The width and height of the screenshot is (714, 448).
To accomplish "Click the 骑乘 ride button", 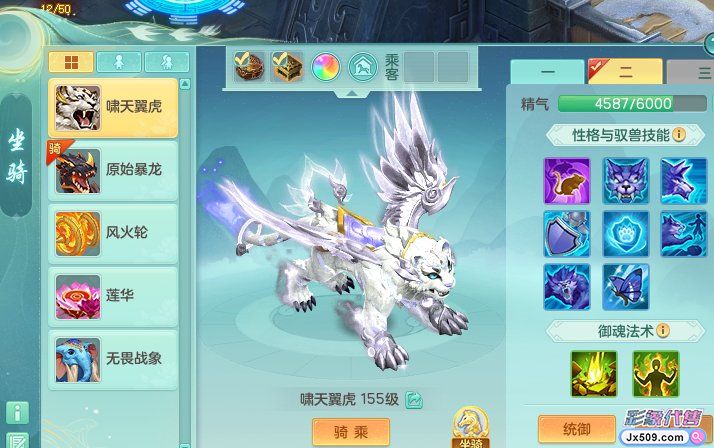I will (351, 431).
